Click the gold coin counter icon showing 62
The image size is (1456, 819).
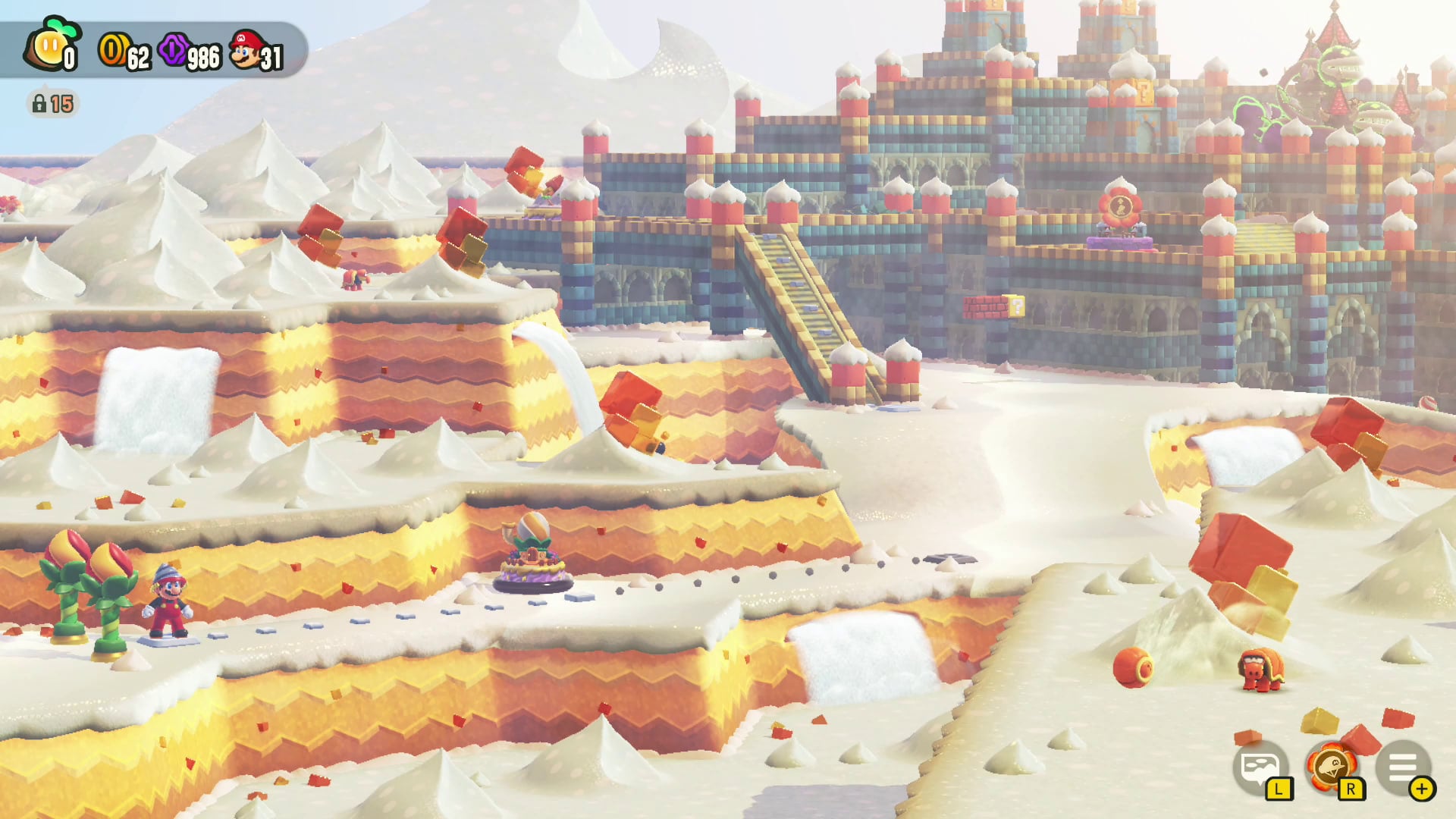[112, 48]
